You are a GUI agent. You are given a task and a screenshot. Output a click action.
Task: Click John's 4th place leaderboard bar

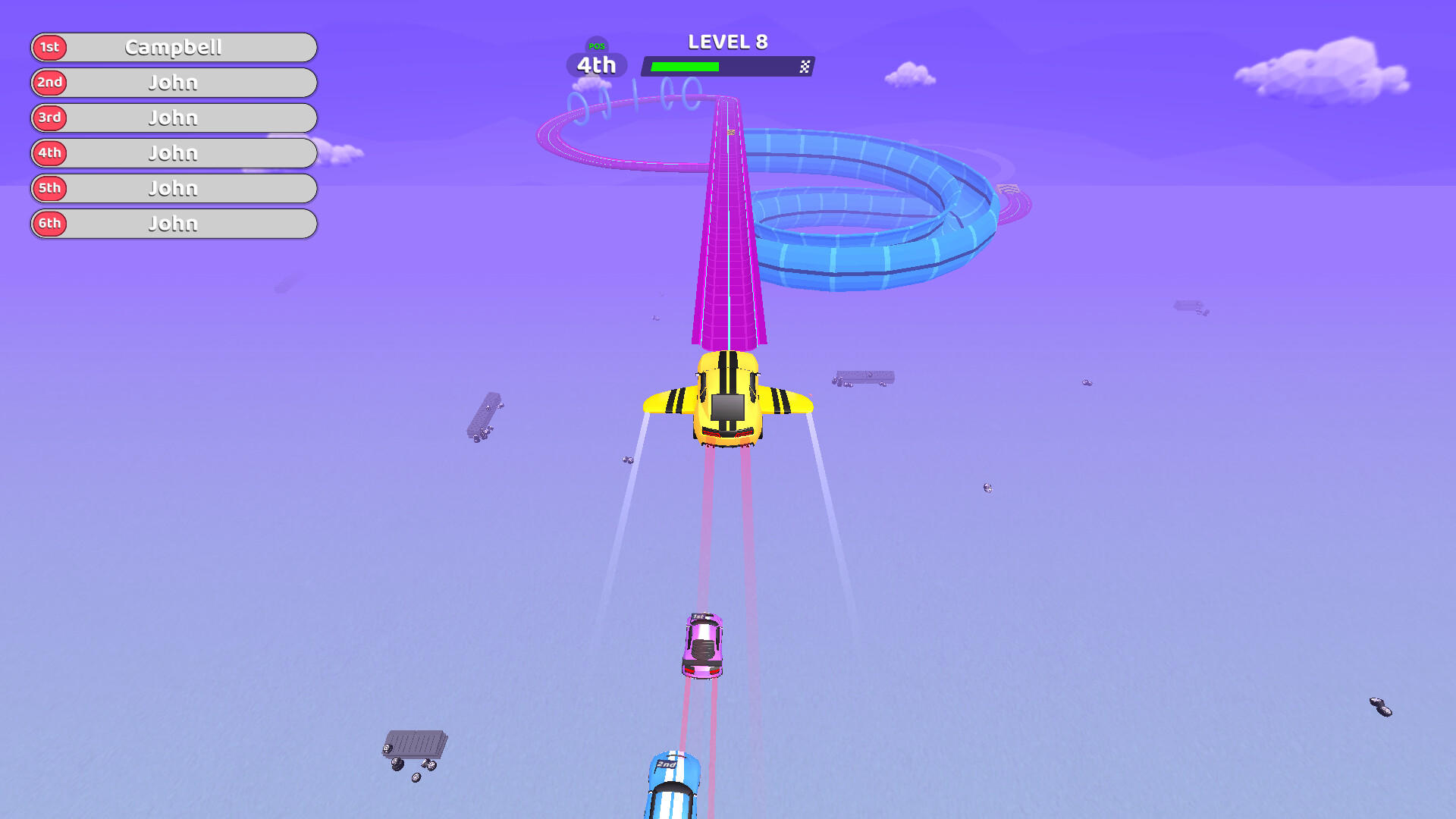pos(173,153)
